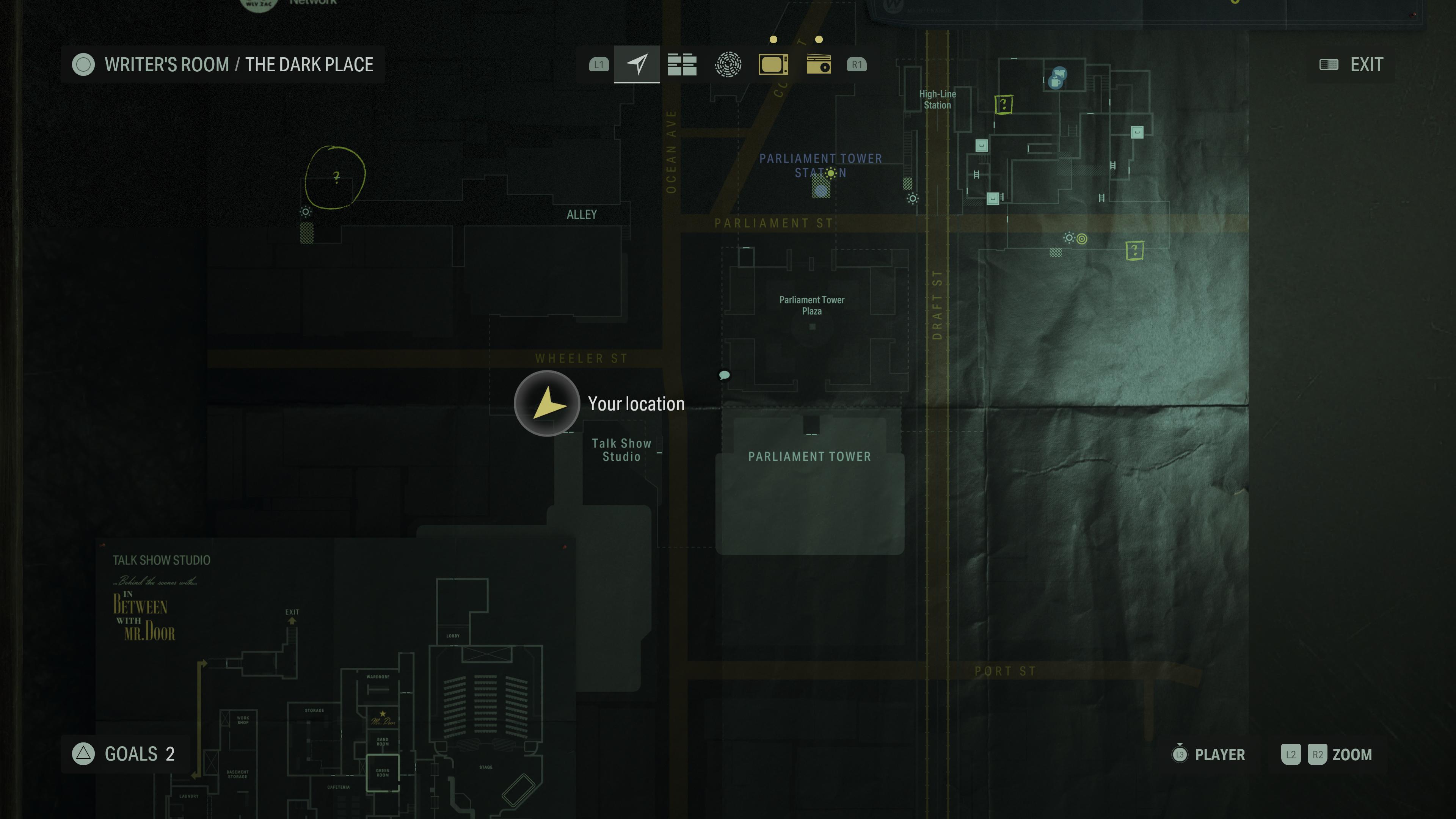Center map on Player
The width and height of the screenshot is (1456, 819).
pyautogui.click(x=1210, y=754)
